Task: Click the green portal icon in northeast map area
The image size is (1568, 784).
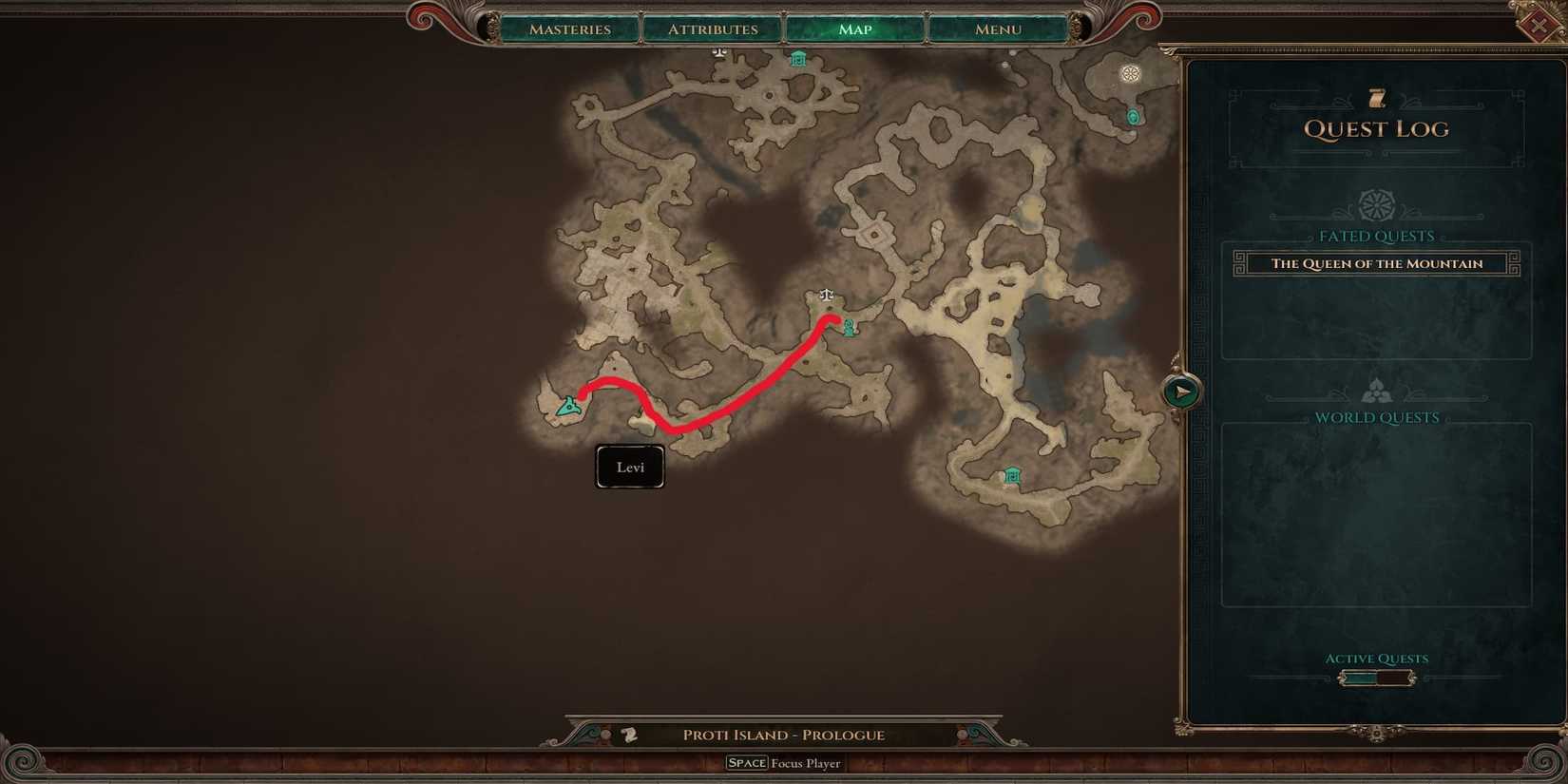Action: tap(1133, 115)
